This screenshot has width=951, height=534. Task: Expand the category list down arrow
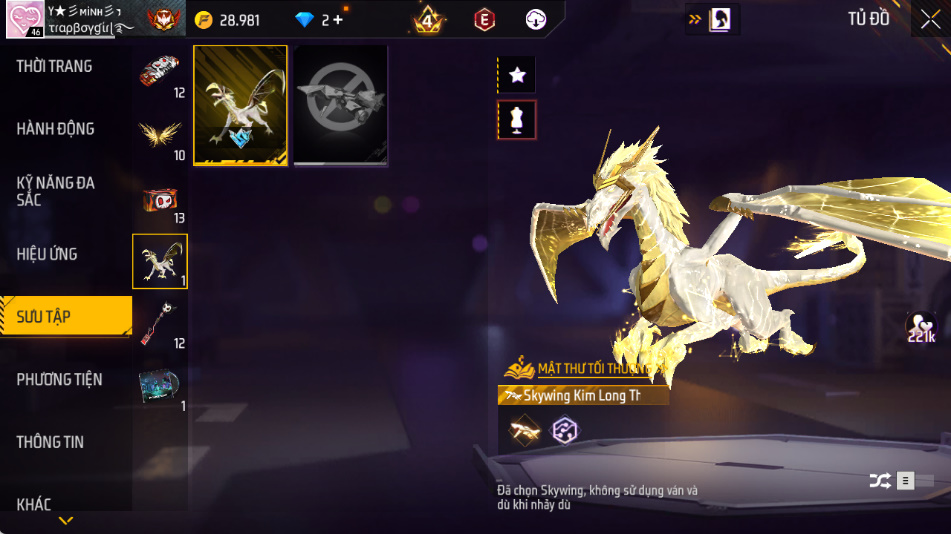66,521
